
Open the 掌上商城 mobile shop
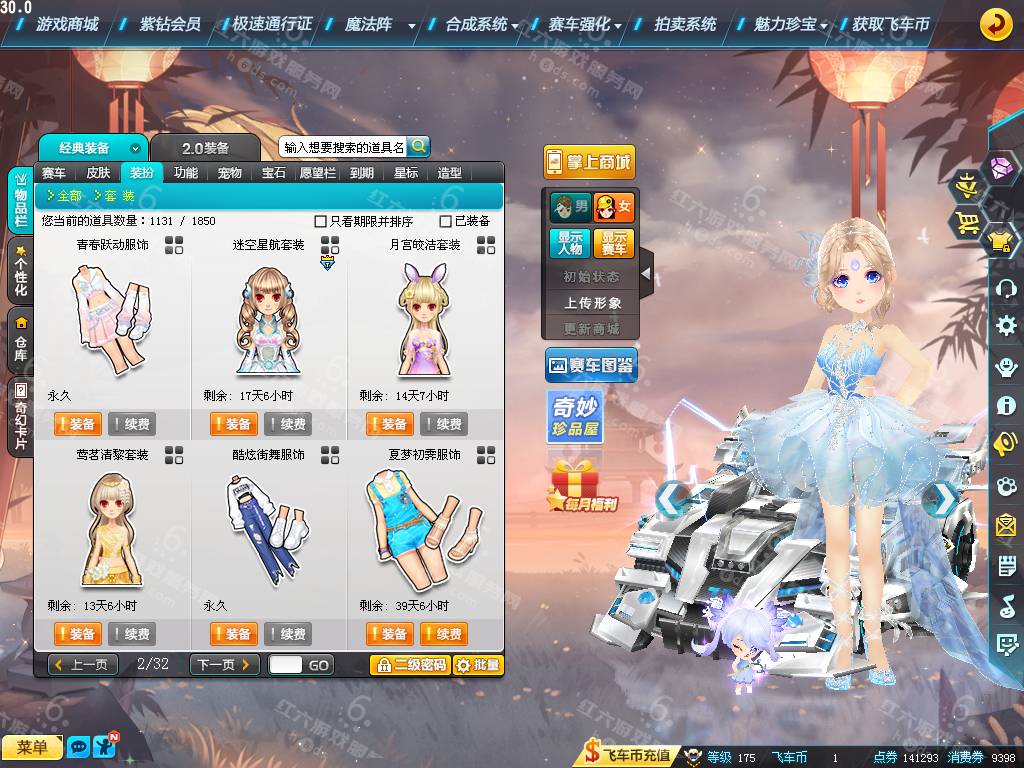pos(589,162)
